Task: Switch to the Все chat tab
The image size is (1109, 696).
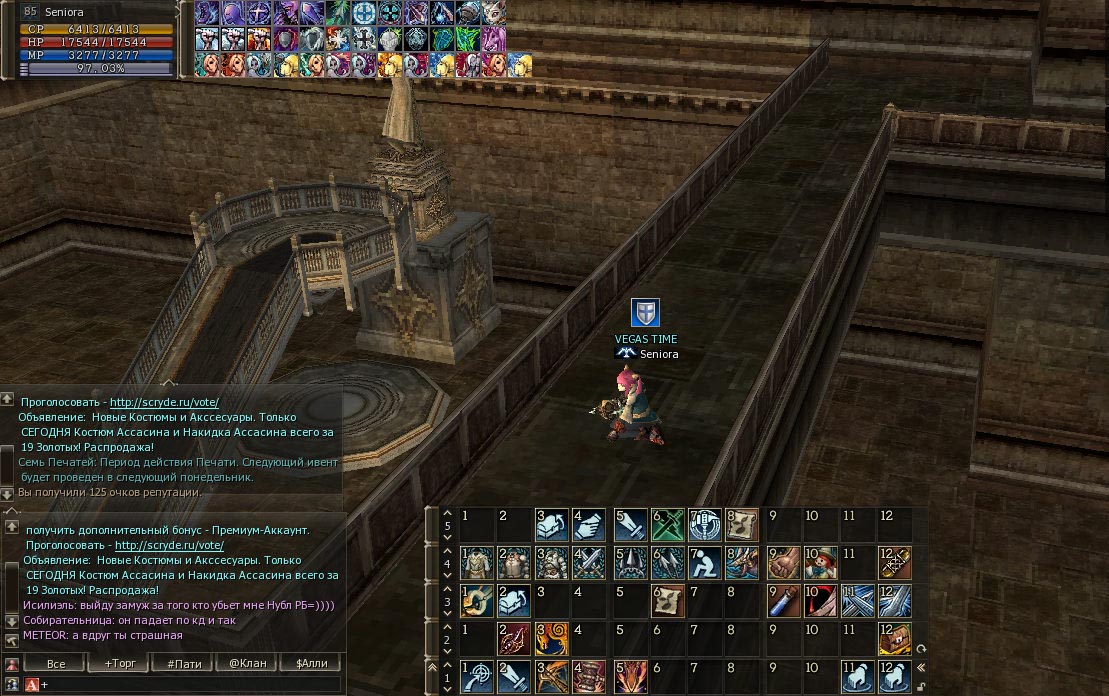Action: pyautogui.click(x=56, y=663)
